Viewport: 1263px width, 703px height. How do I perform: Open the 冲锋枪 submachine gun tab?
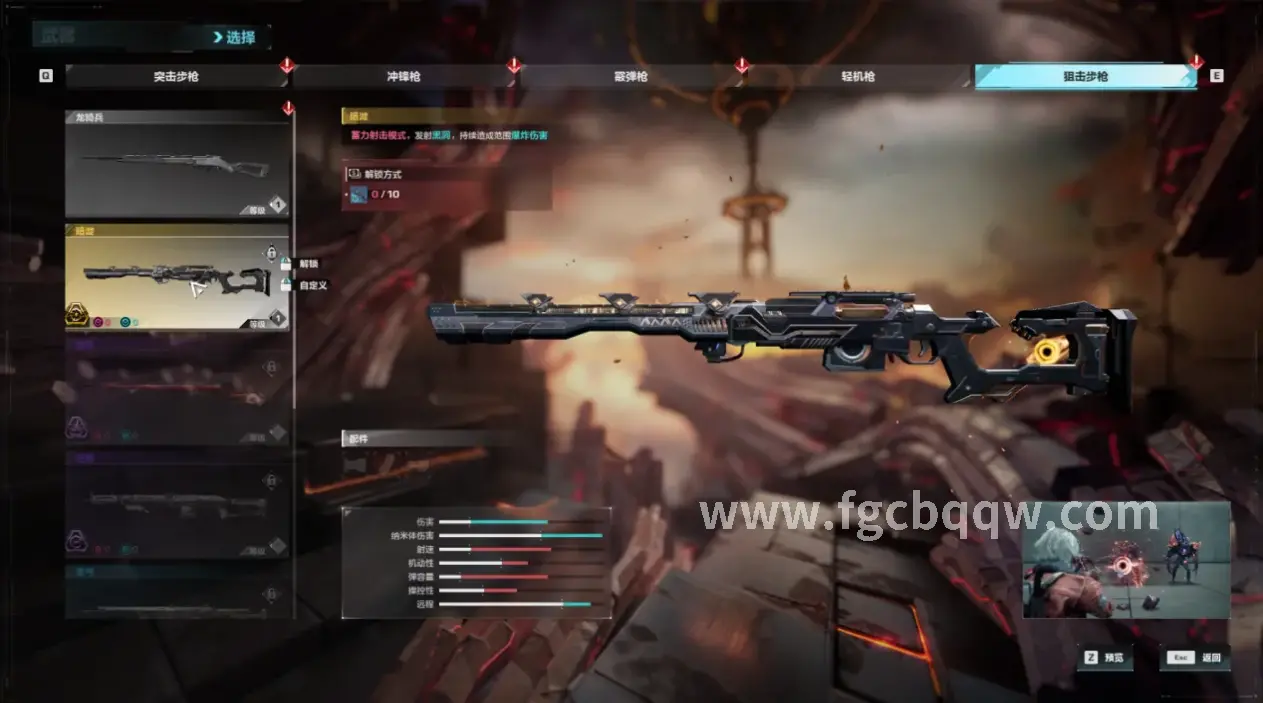403,76
